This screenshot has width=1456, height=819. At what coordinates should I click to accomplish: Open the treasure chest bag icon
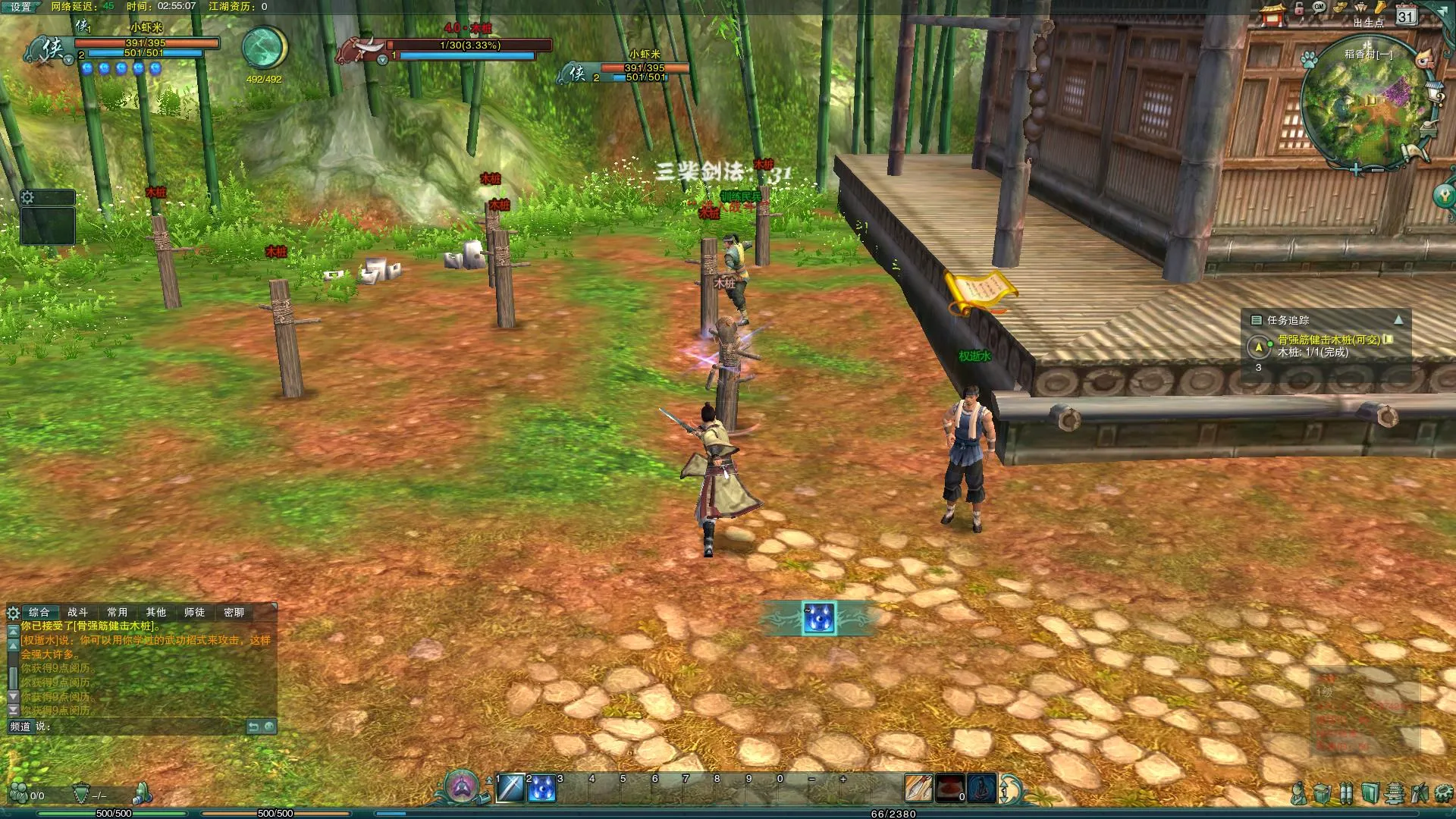[x=1322, y=794]
